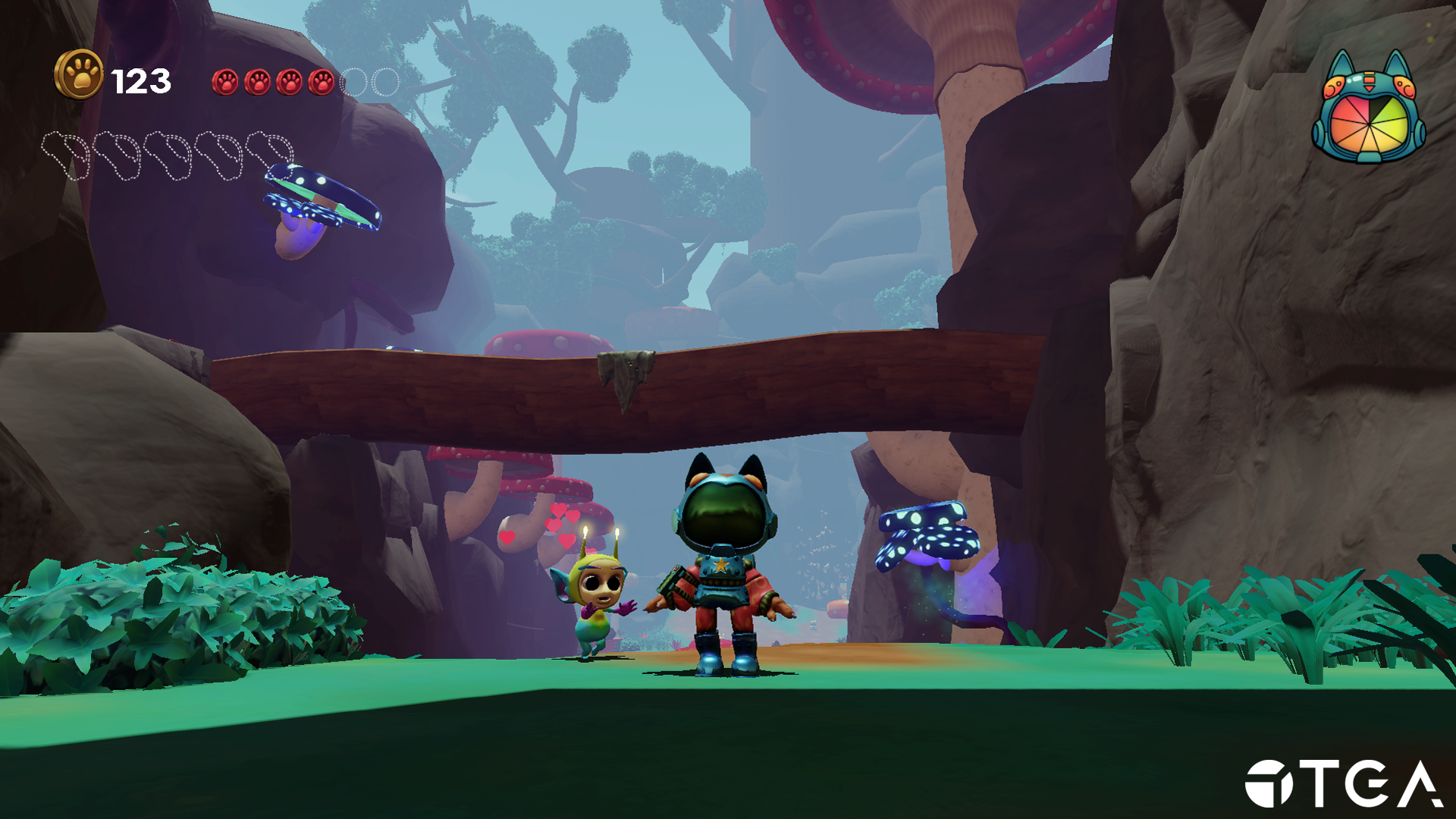Click the 123 coin count label
This screenshot has height=819, width=1456.
140,78
